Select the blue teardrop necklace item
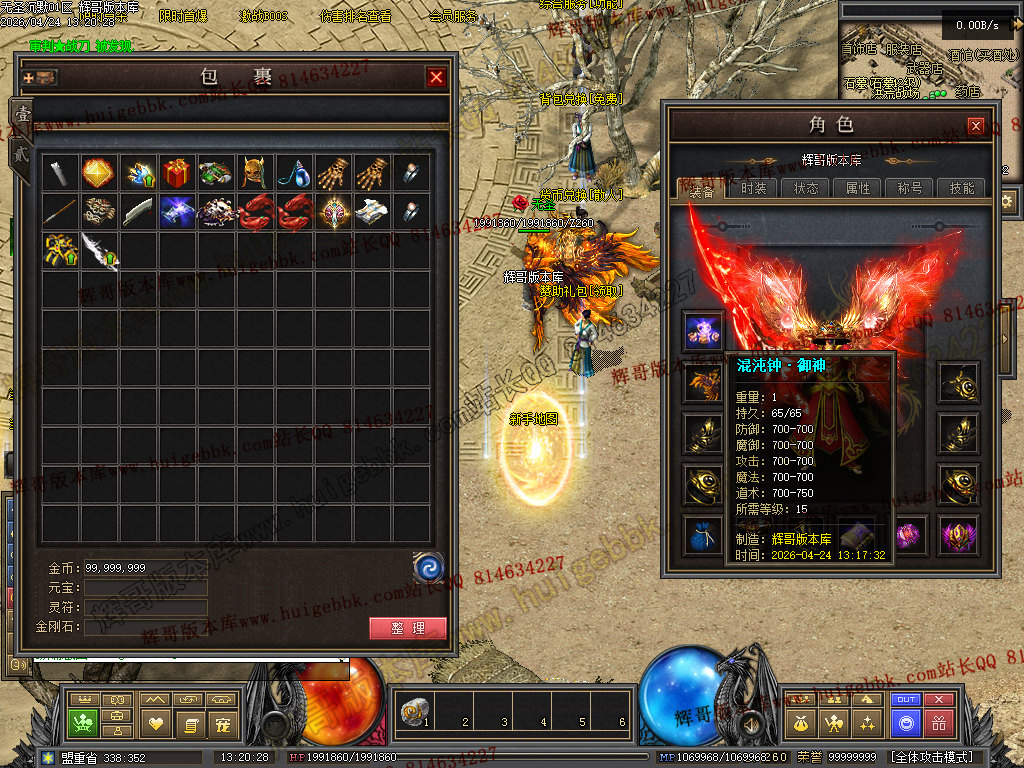This screenshot has width=1024, height=768. pos(294,173)
